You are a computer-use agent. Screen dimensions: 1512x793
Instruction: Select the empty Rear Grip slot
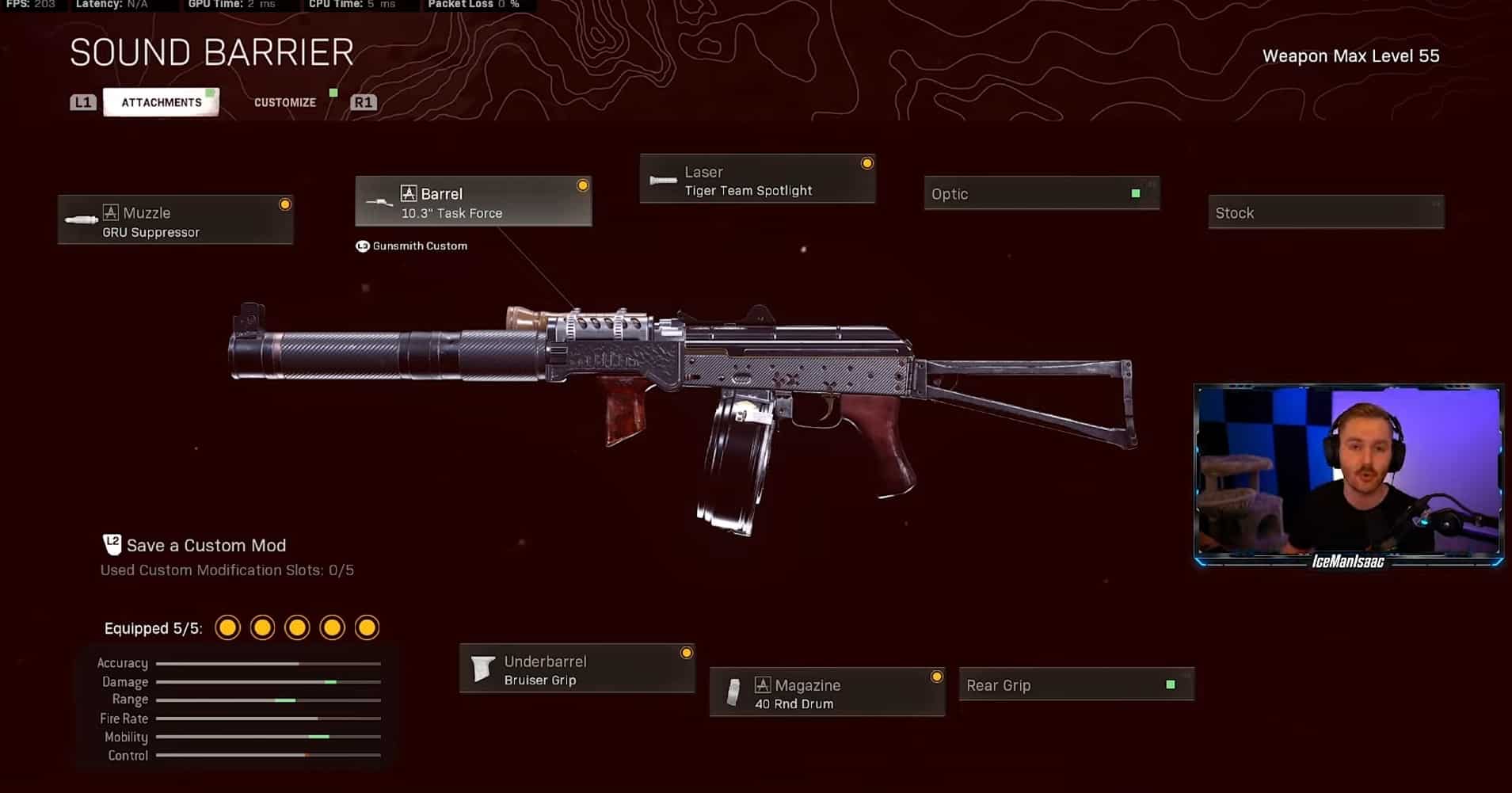click(1076, 685)
